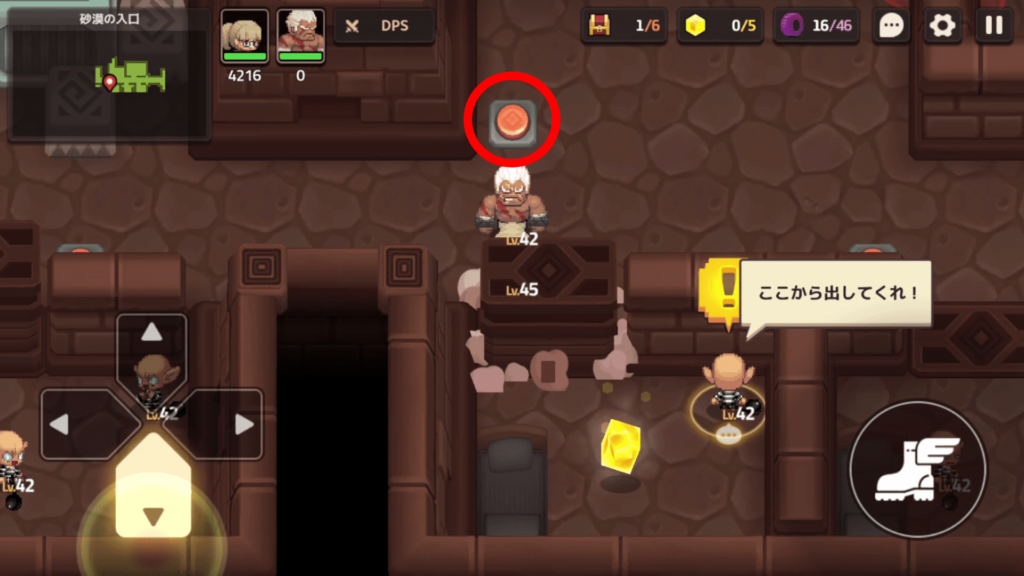
Task: Select the white-haired hero portrait
Action: [x=300, y=37]
